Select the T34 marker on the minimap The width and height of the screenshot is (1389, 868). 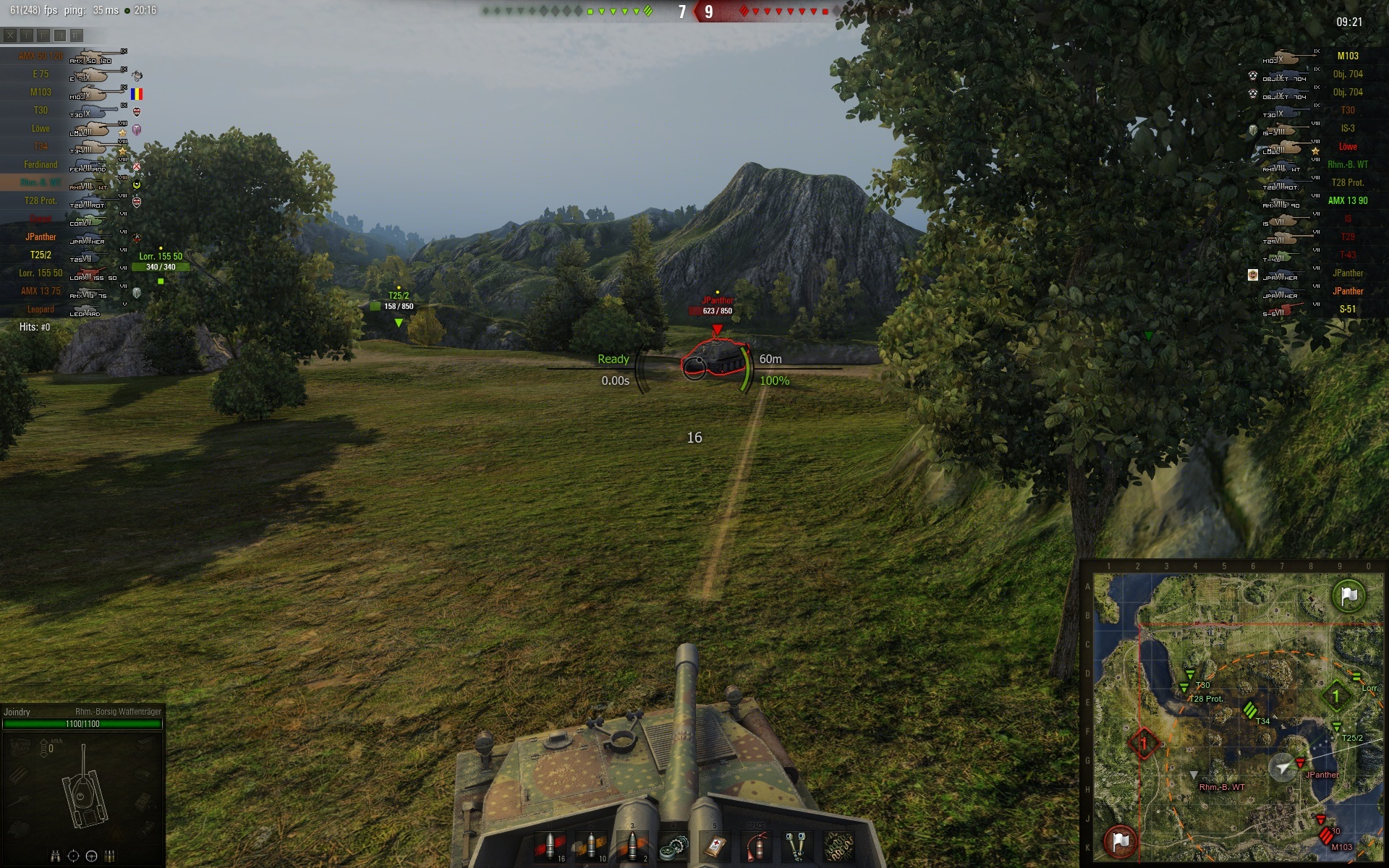coord(1250,710)
